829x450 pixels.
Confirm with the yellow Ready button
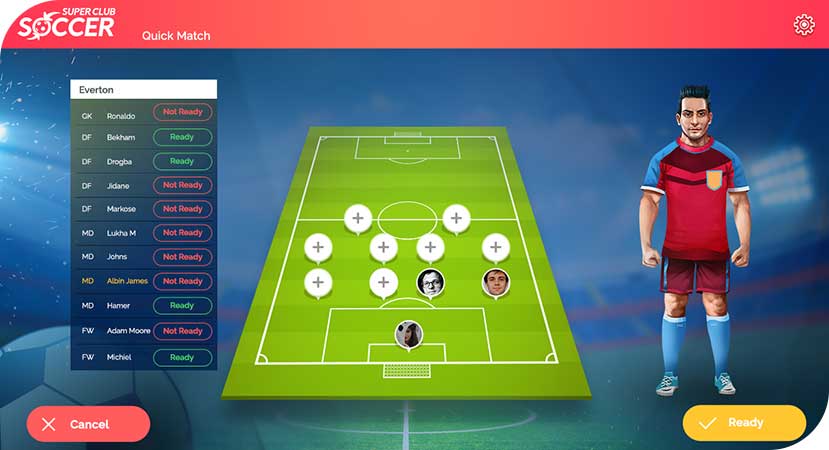click(x=744, y=423)
